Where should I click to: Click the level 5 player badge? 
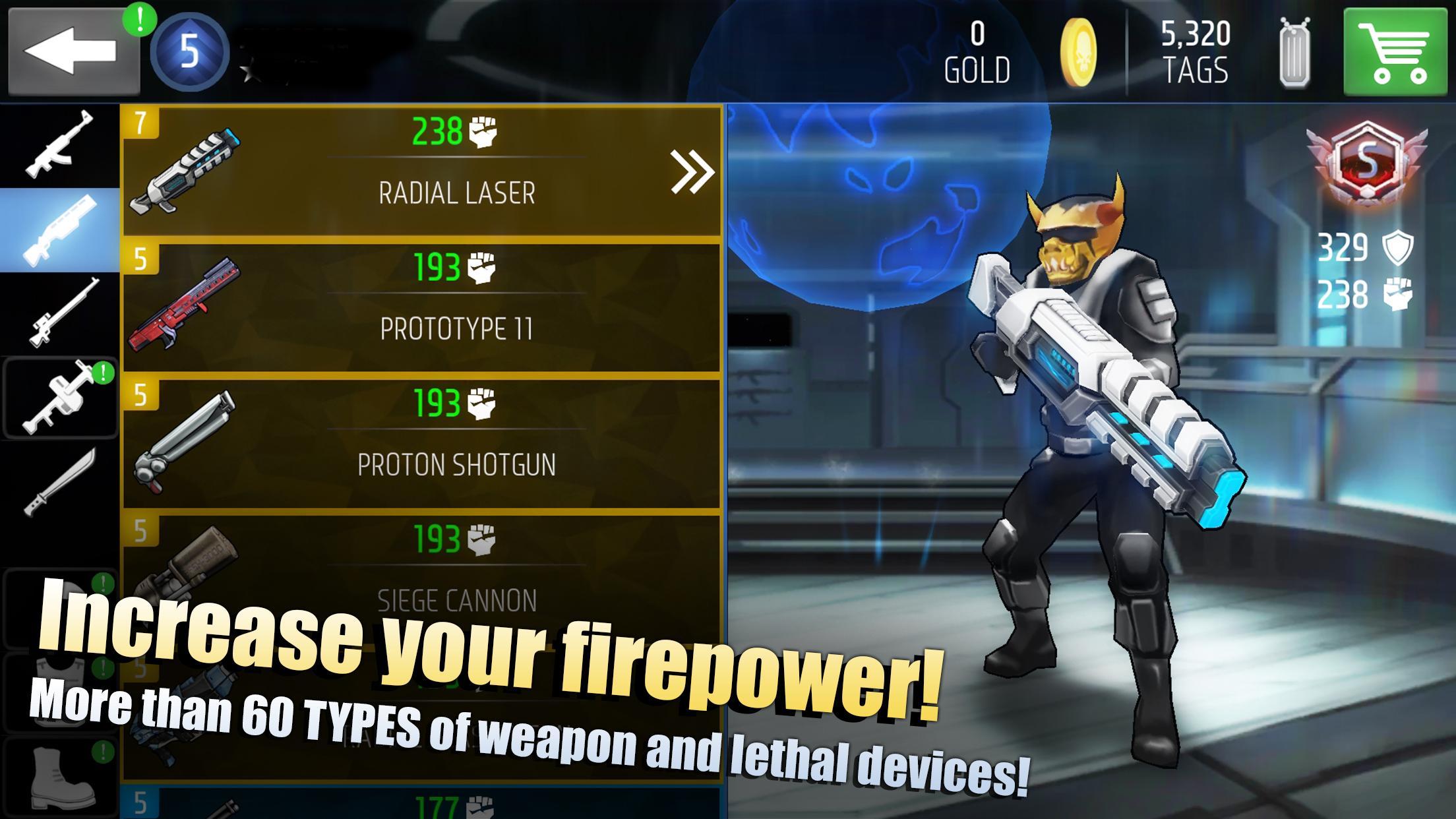pyautogui.click(x=189, y=51)
